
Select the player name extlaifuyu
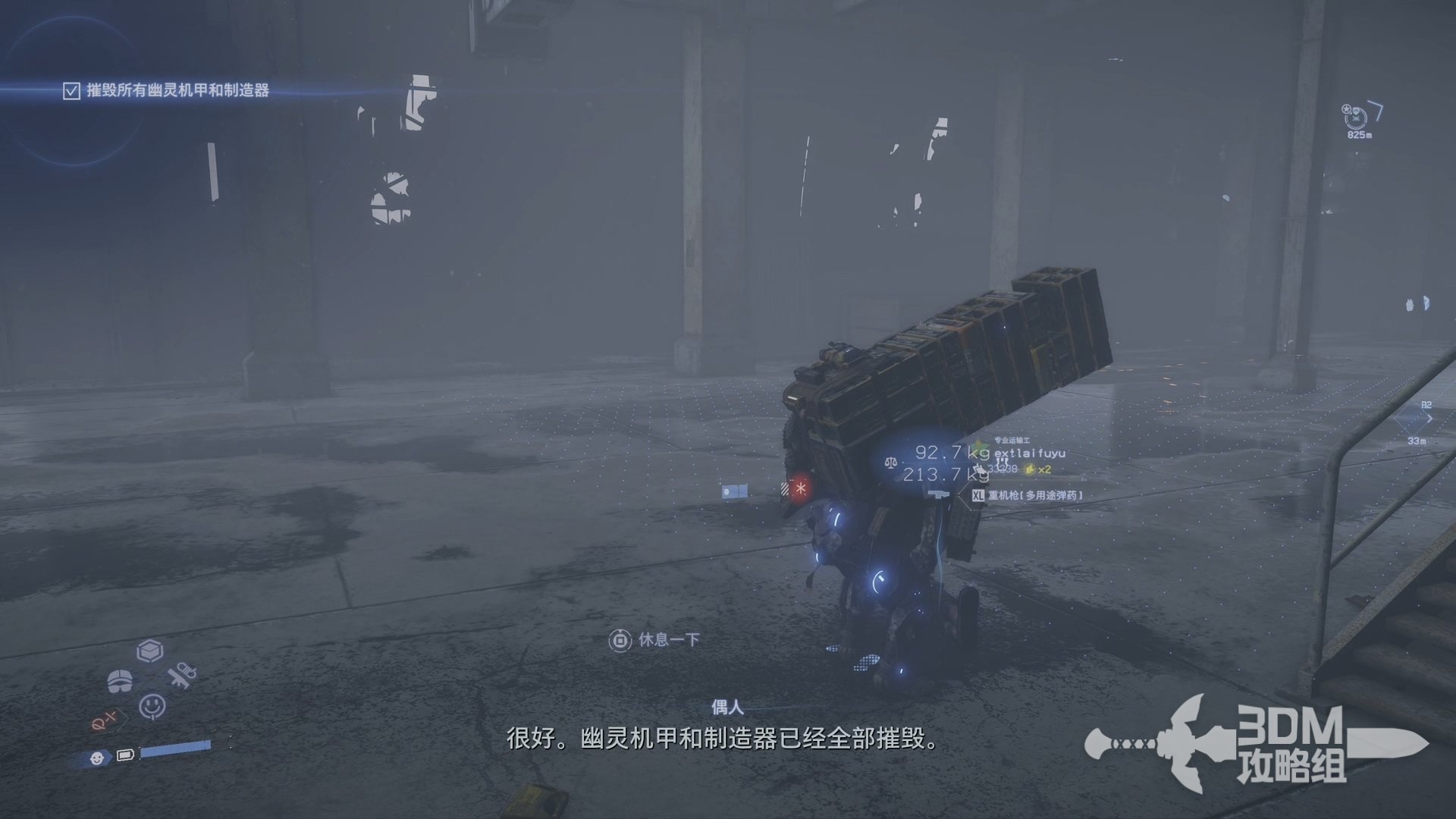coord(1031,455)
